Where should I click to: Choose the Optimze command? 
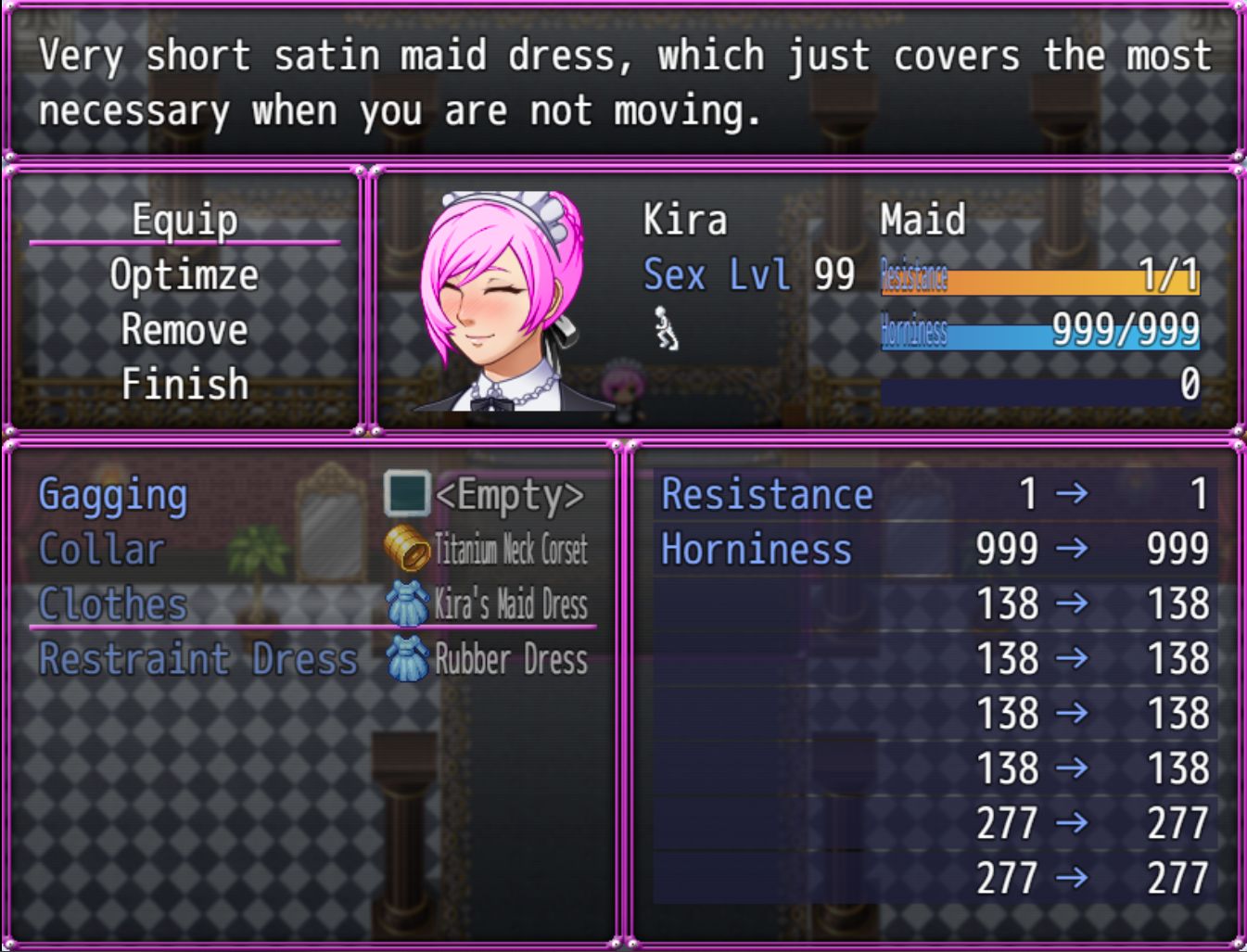(185, 275)
